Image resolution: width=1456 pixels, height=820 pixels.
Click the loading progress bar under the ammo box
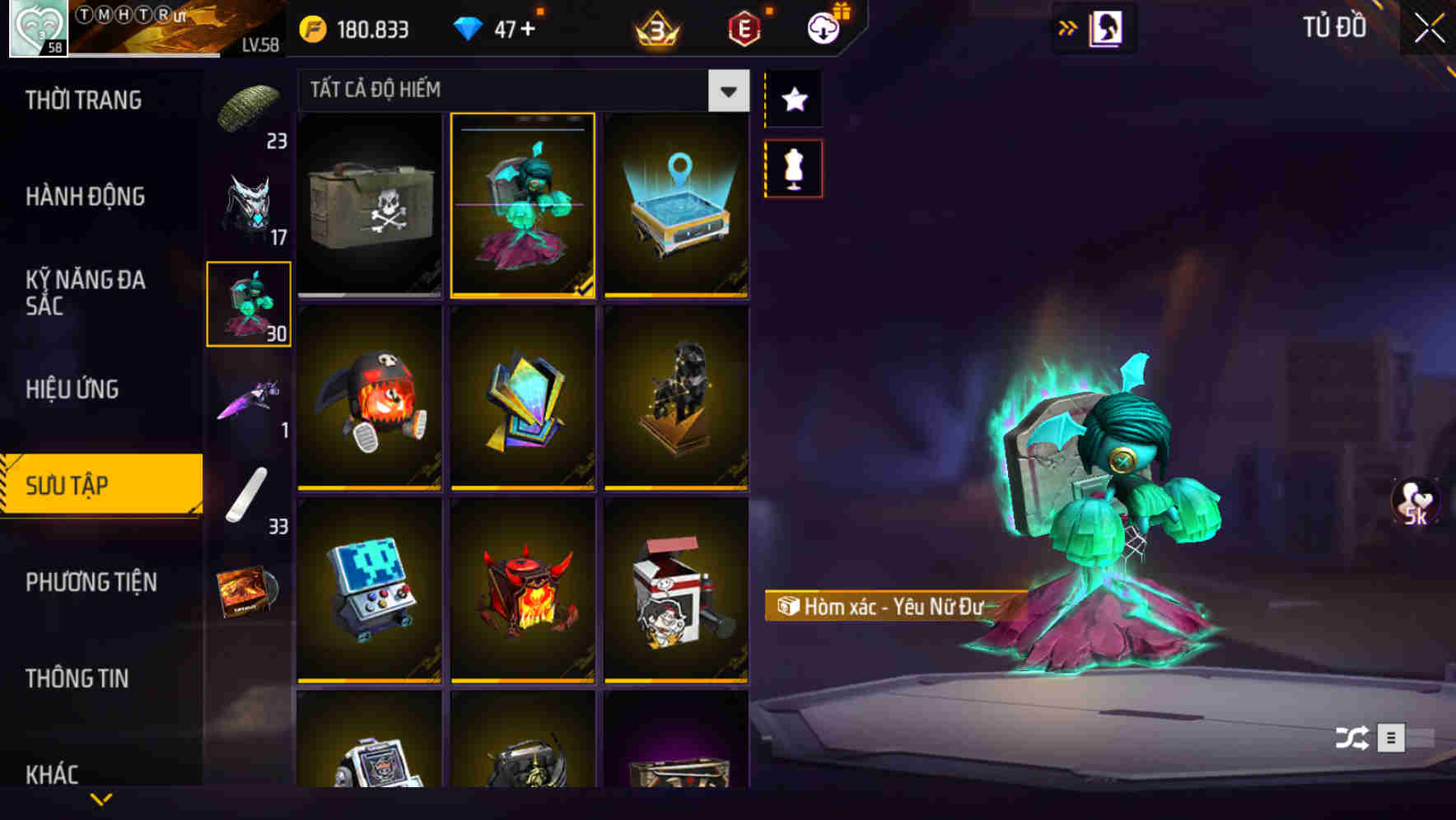pyautogui.click(x=369, y=293)
